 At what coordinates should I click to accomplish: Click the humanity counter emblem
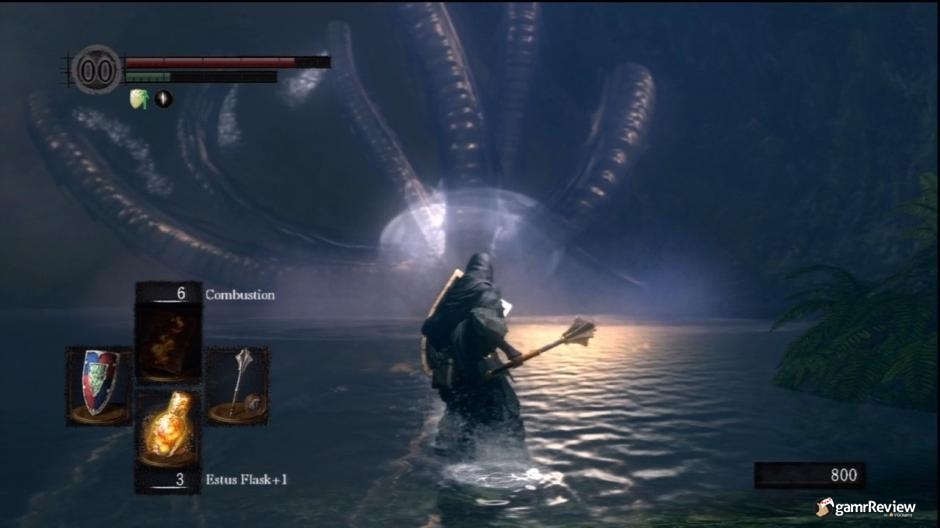(97, 70)
